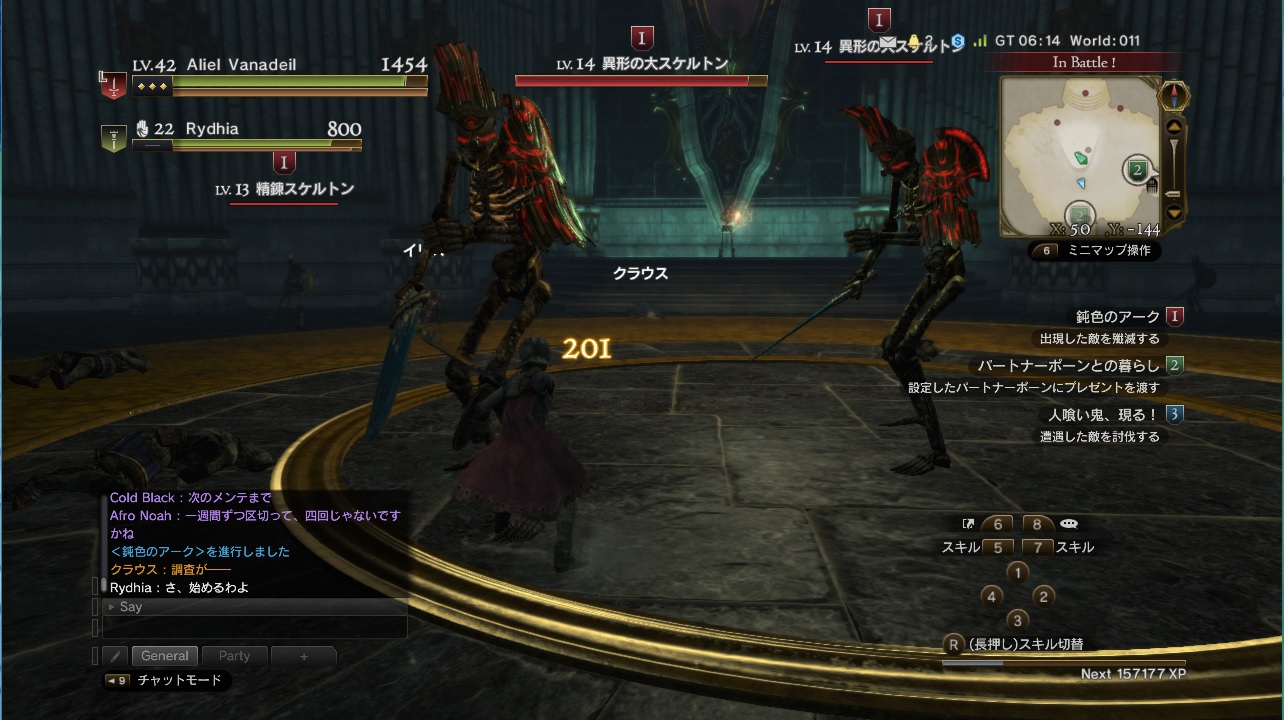Click the minimap's down arrow zoom button
Viewport: 1284px width, 720px height.
click(1174, 211)
